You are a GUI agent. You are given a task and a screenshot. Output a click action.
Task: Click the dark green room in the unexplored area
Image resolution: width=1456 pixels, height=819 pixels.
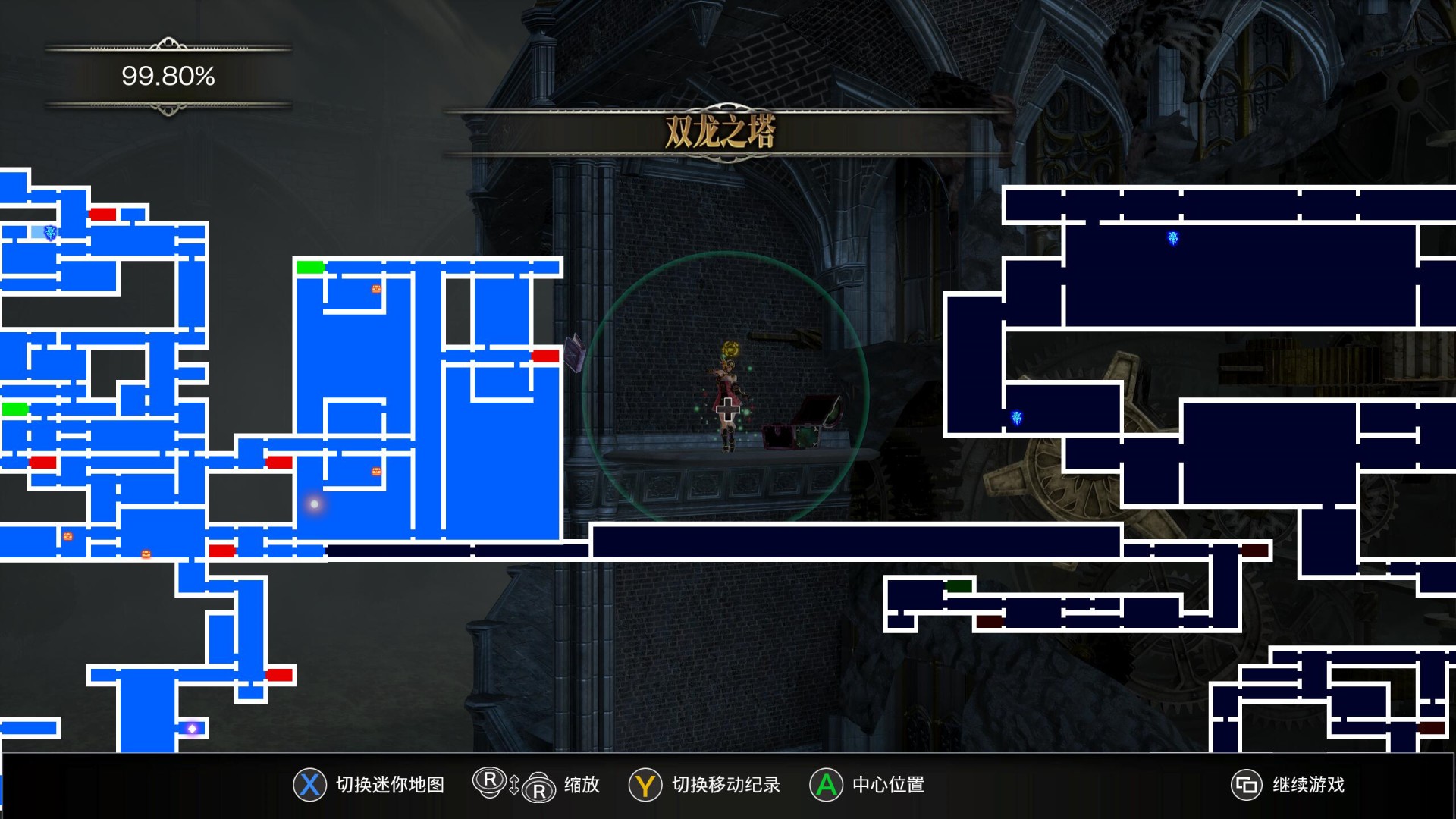[x=959, y=586]
